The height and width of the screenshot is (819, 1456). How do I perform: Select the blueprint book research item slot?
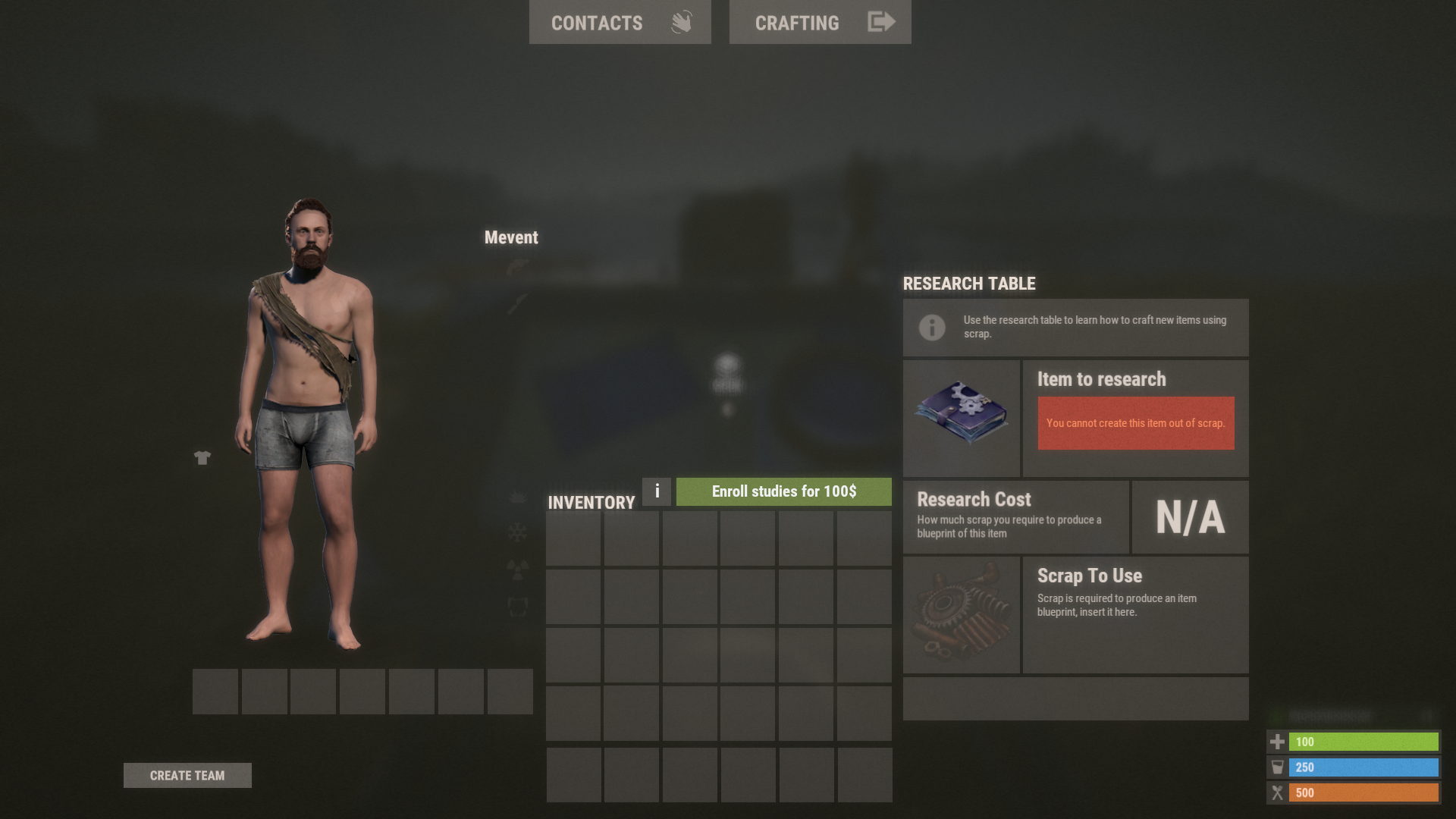point(961,418)
